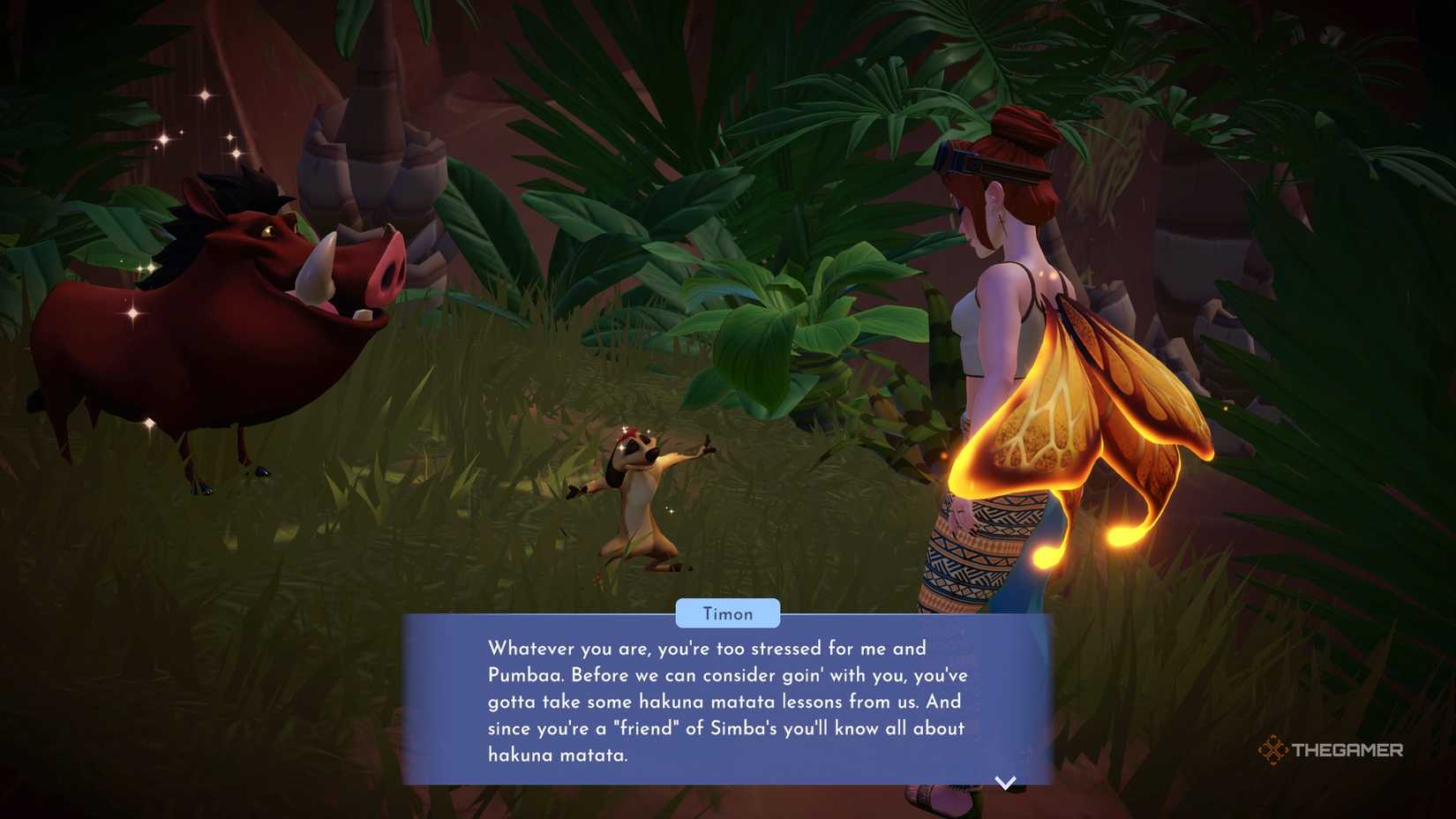Click the dialogue box to continue

click(x=728, y=702)
